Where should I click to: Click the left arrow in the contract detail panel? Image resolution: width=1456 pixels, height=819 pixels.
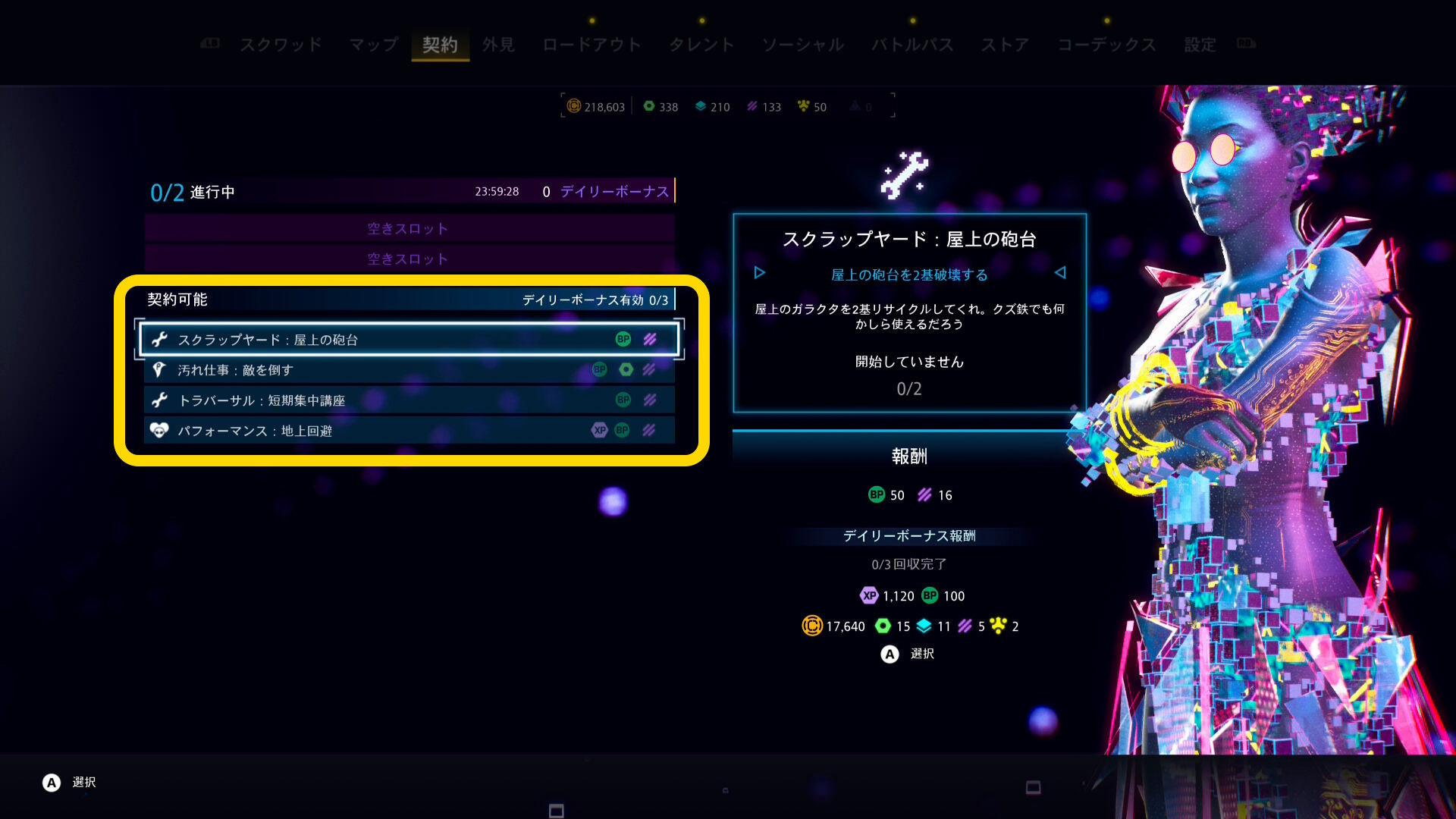[x=760, y=273]
